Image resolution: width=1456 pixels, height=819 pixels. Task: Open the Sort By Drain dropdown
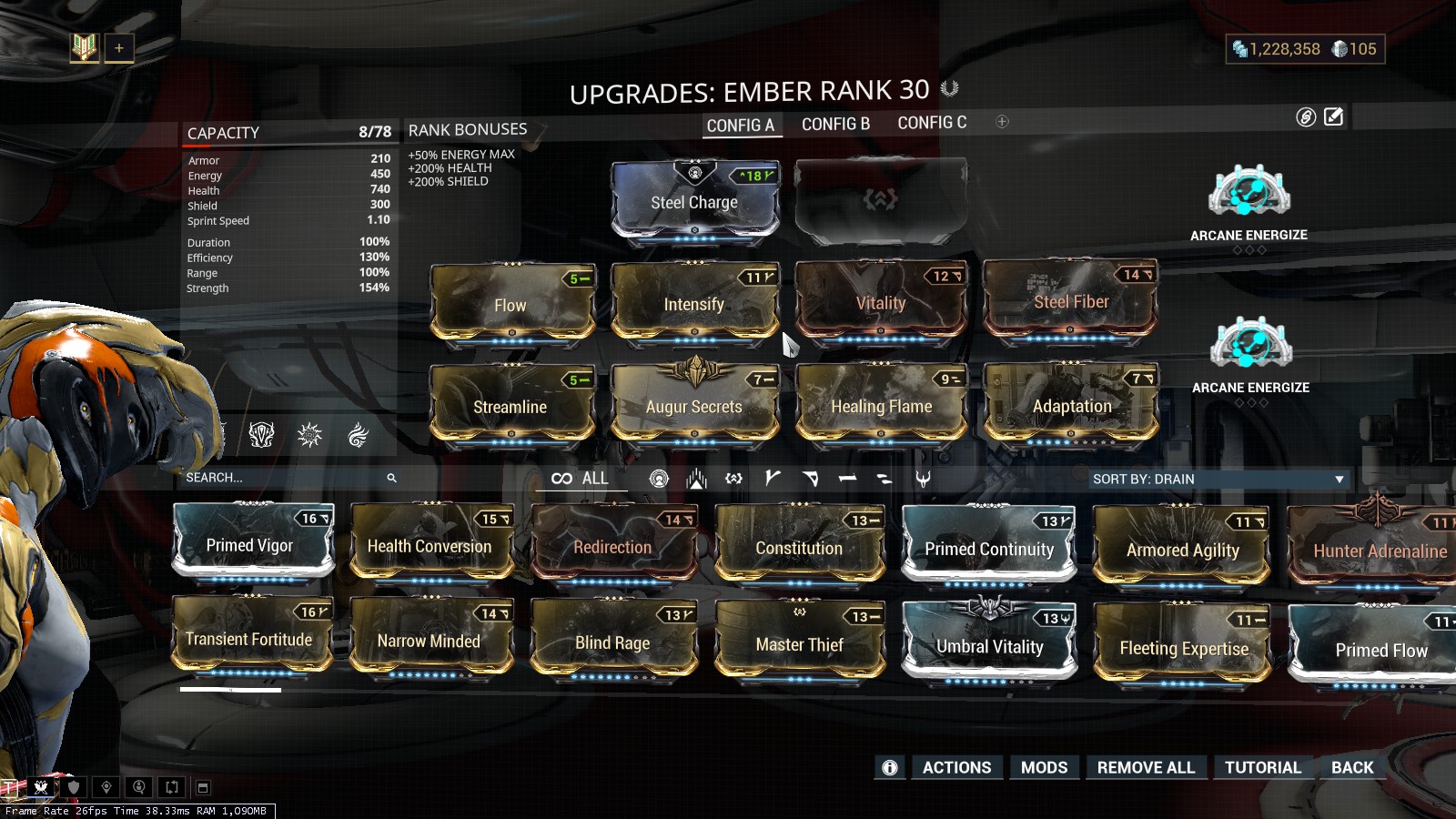point(1219,478)
